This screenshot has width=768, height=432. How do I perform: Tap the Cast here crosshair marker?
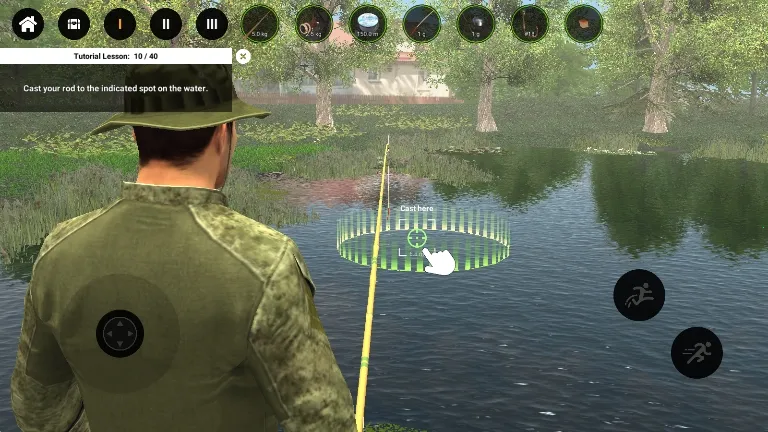pyautogui.click(x=417, y=238)
